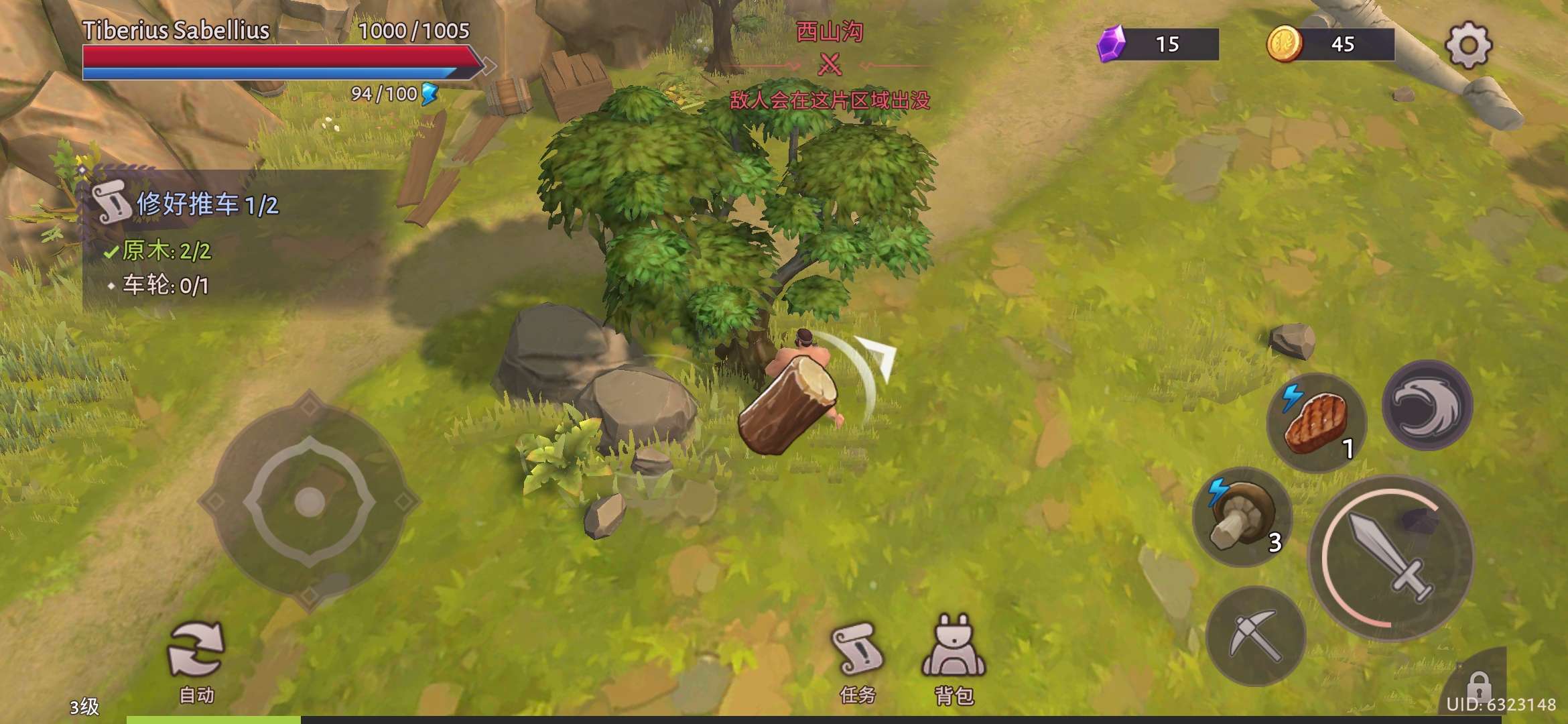Trigger the dodge roll skill
This screenshot has width=1568, height=724.
(x=1427, y=405)
